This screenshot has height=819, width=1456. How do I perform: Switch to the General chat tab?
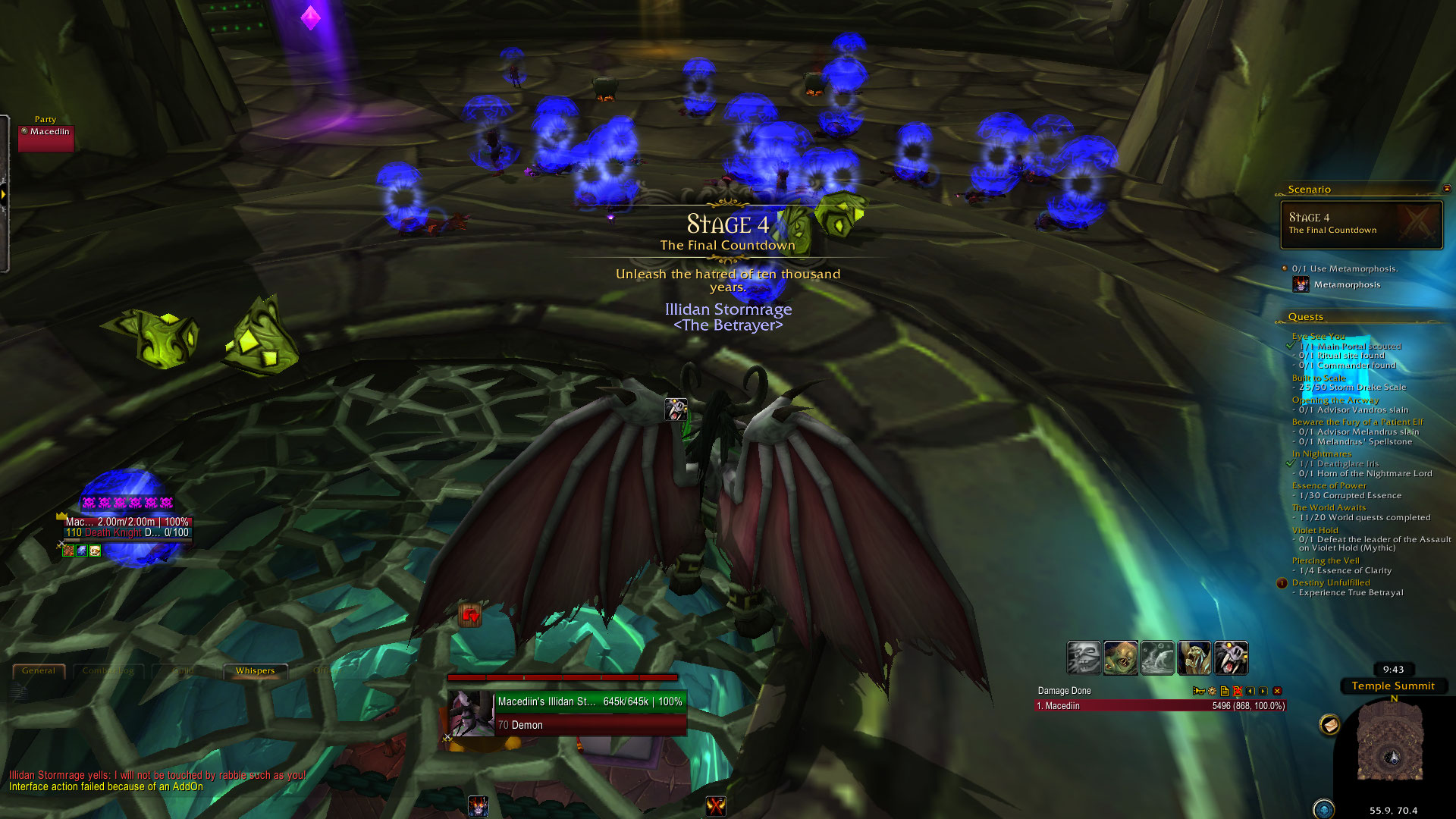click(39, 671)
